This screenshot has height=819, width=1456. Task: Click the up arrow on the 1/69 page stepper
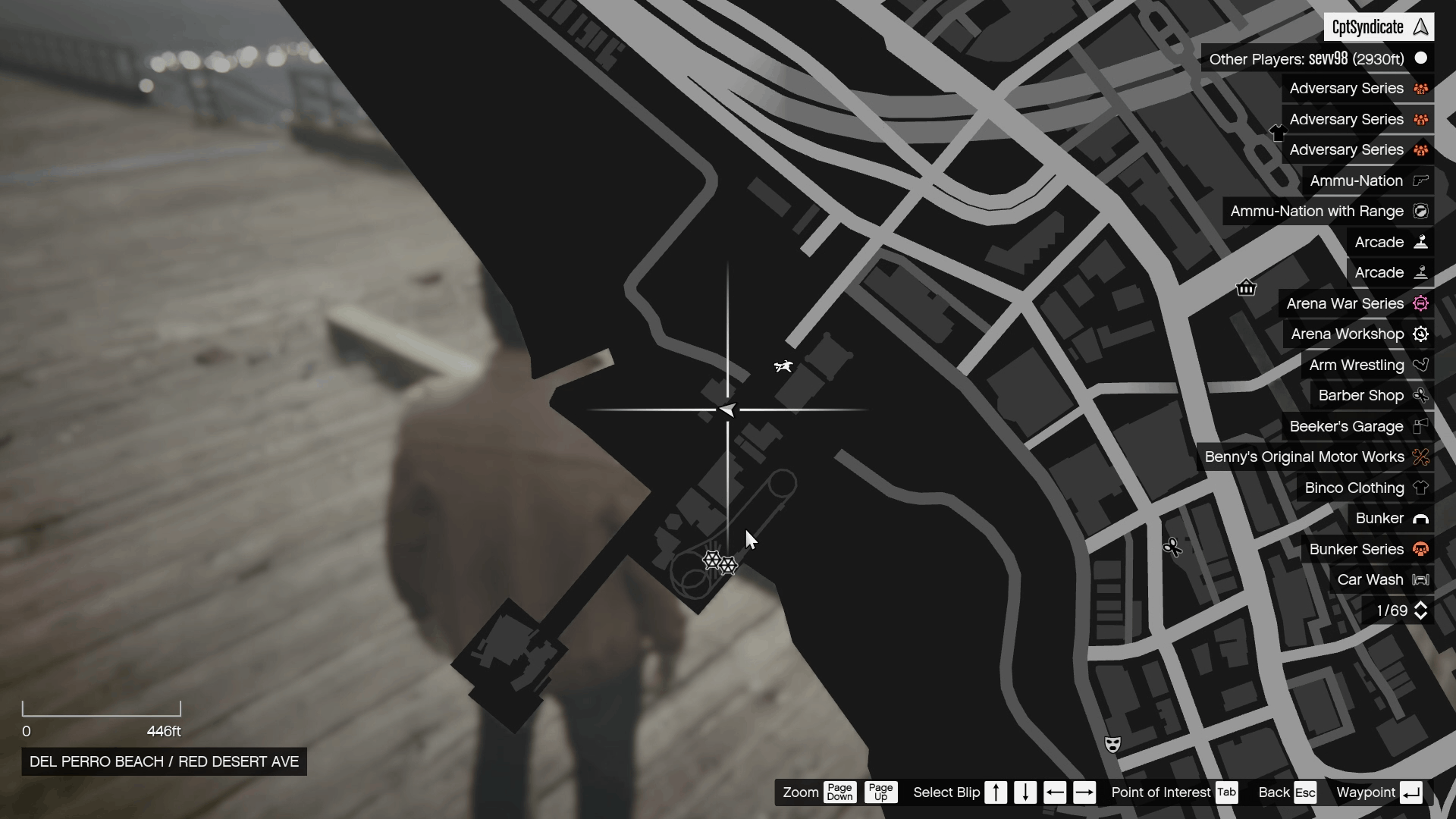1421,605
